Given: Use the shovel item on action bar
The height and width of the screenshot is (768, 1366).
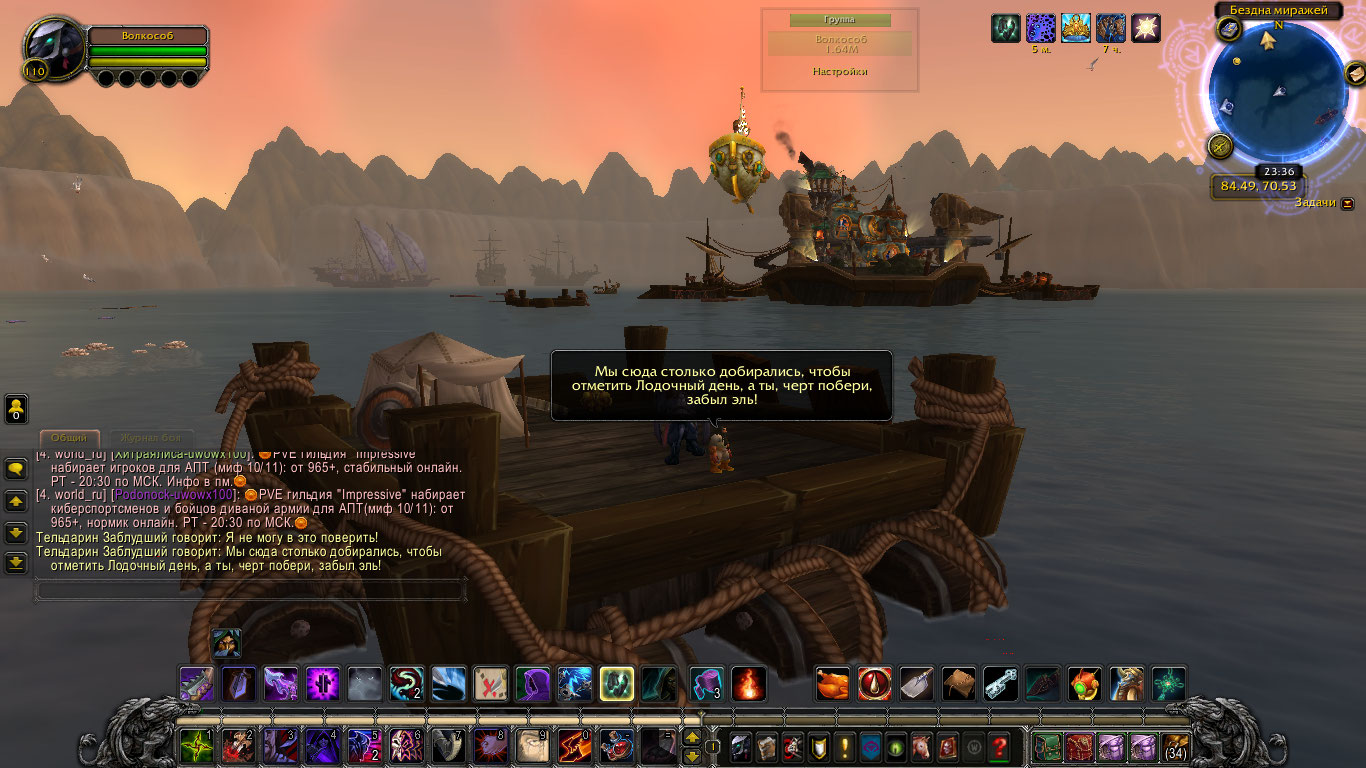Looking at the screenshot, I should click(917, 684).
